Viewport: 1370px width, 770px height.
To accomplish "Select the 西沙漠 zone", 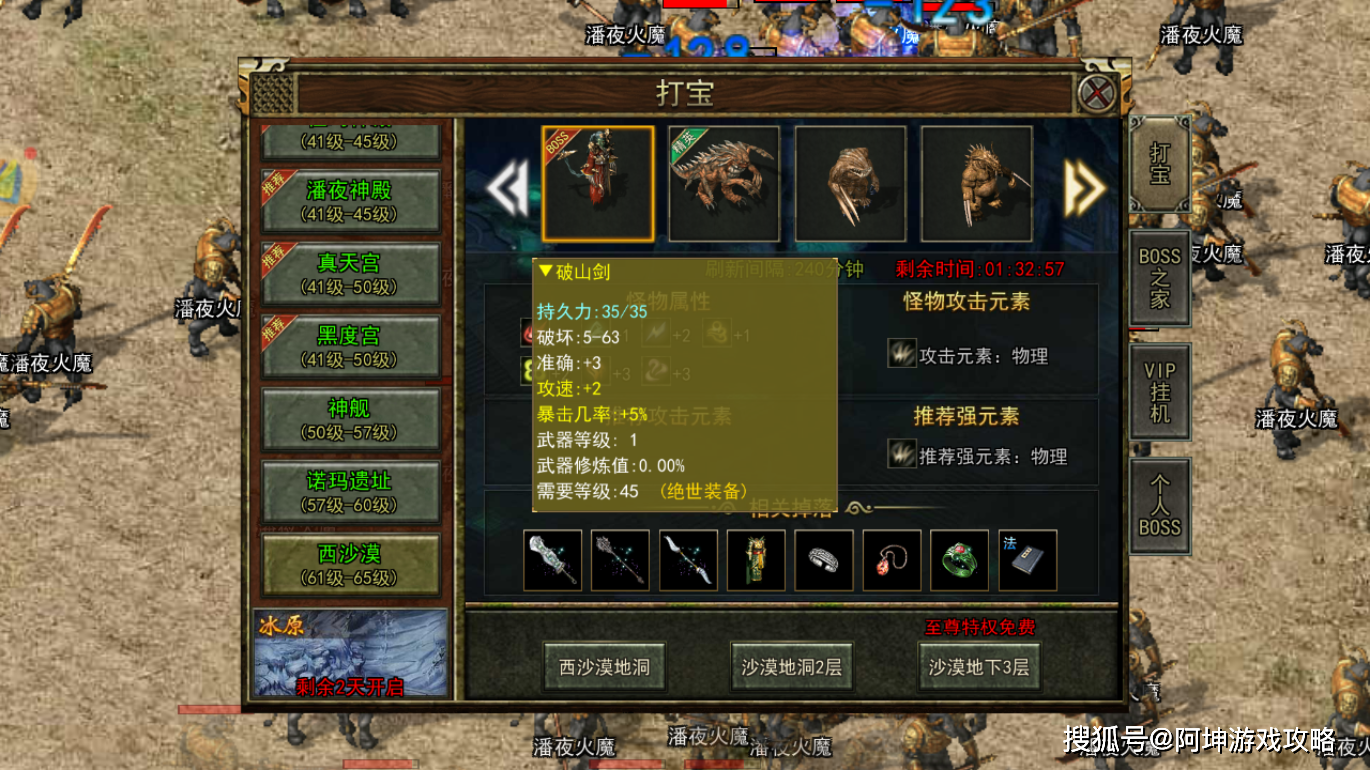I will point(350,565).
